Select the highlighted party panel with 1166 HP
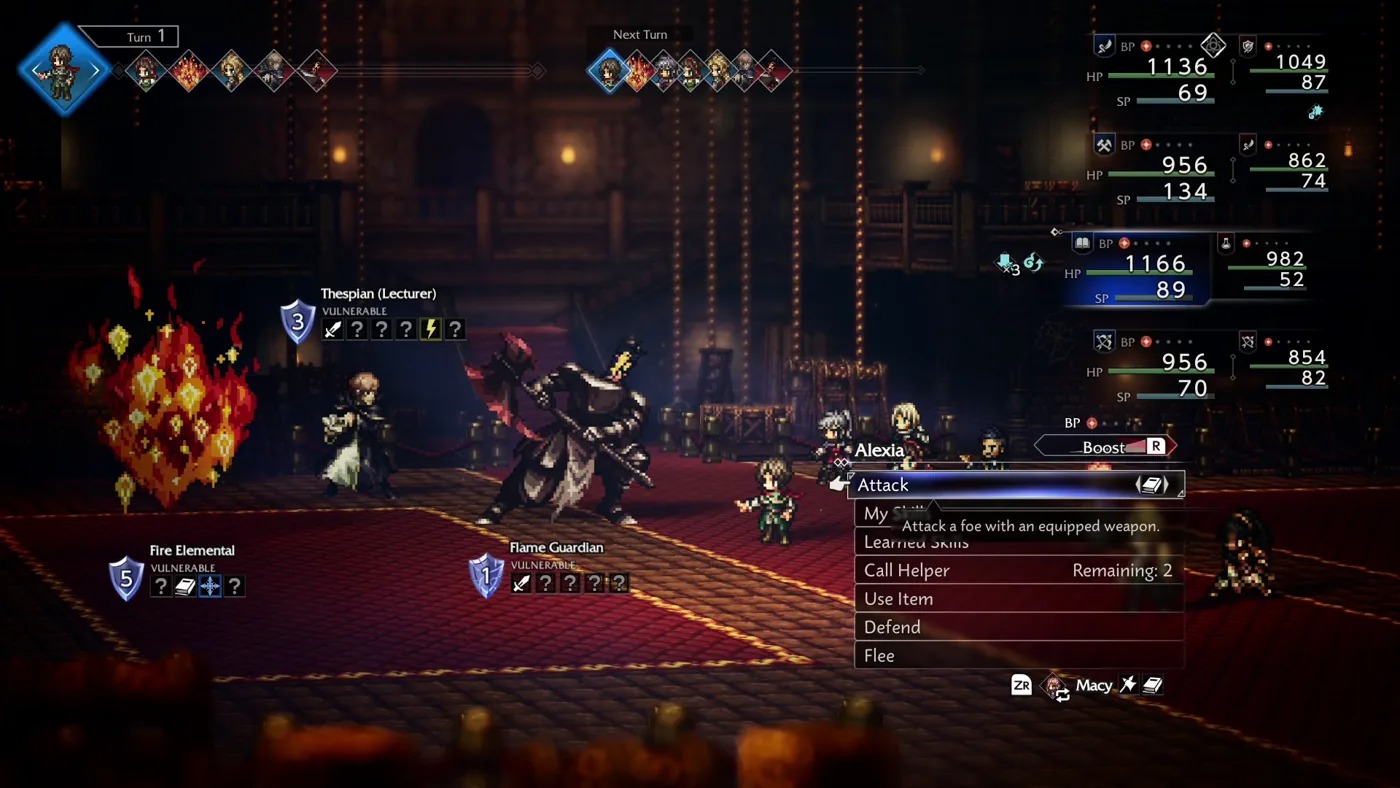1400x788 pixels. 1140,271
